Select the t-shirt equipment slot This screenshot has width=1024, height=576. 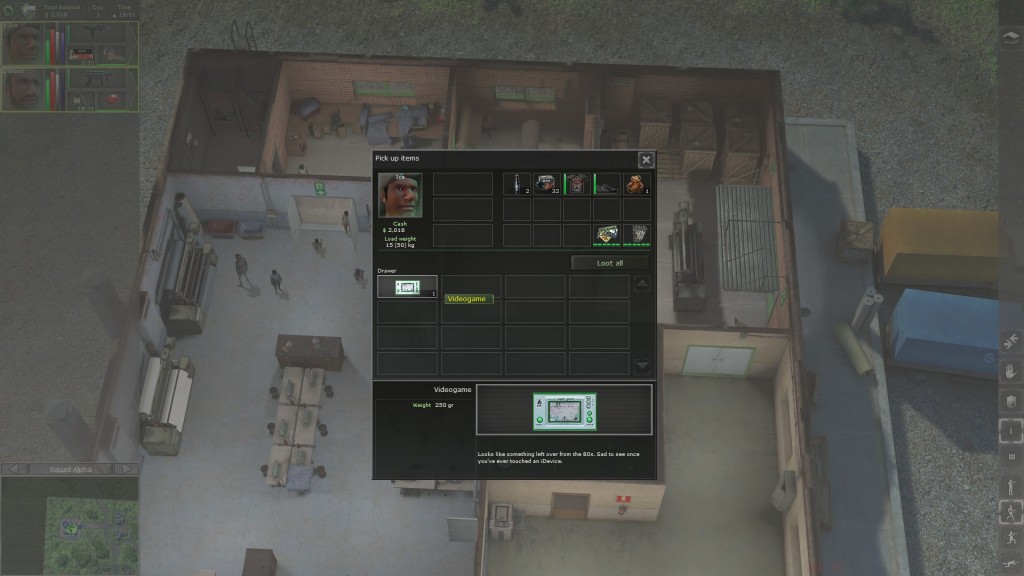(577, 184)
